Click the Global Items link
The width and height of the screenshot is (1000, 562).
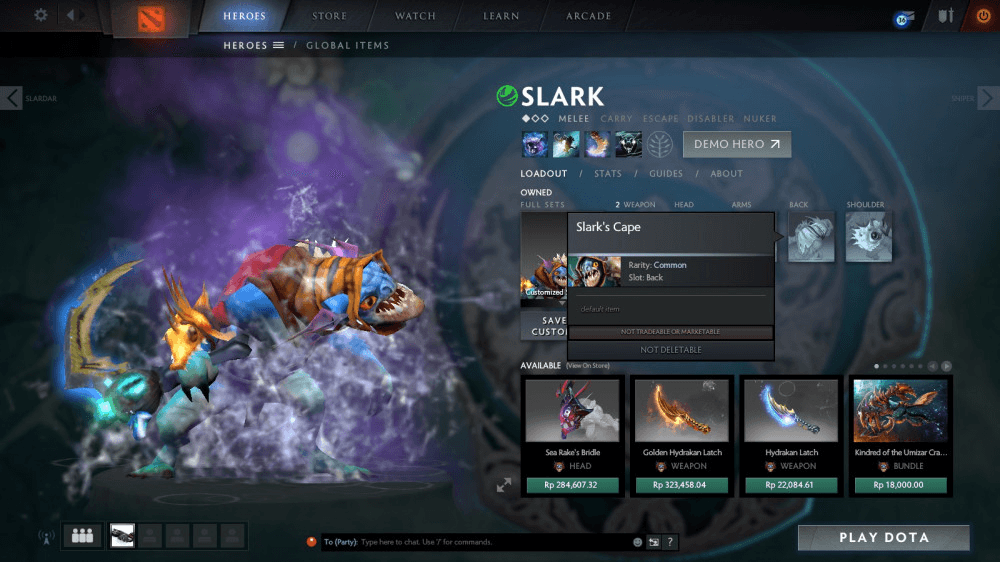coord(347,45)
